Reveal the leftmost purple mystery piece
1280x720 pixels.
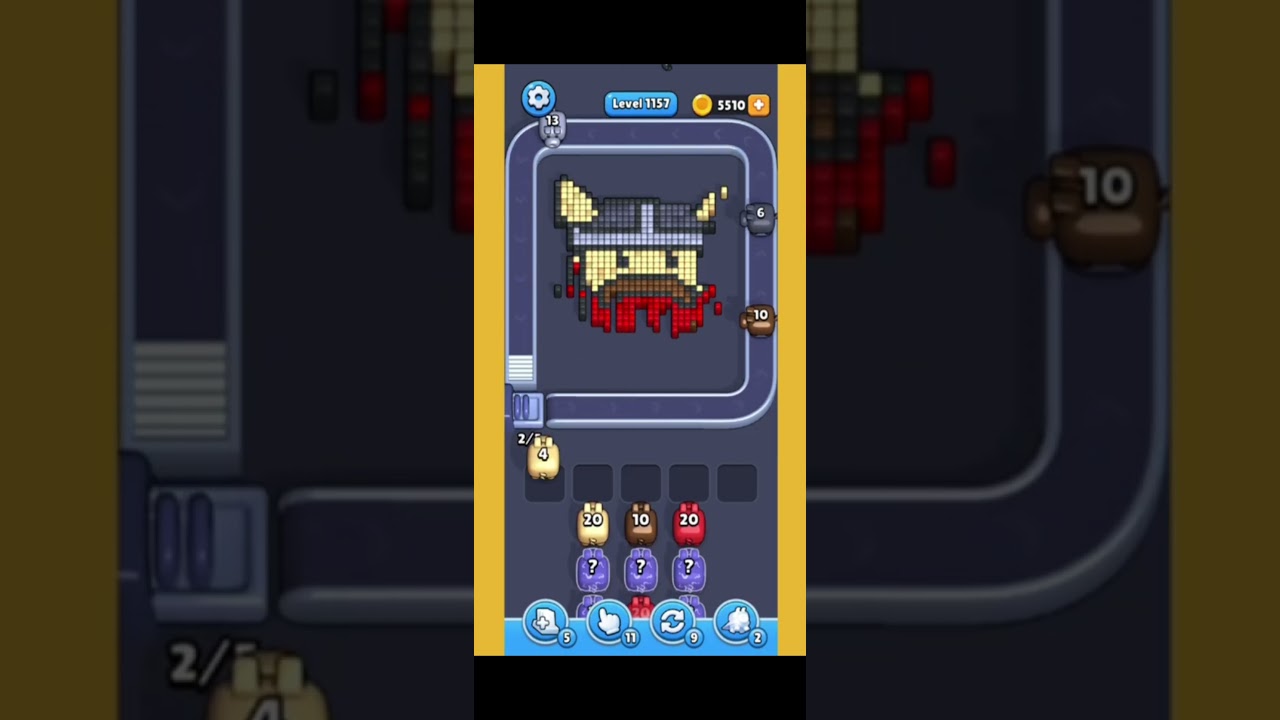(x=593, y=570)
